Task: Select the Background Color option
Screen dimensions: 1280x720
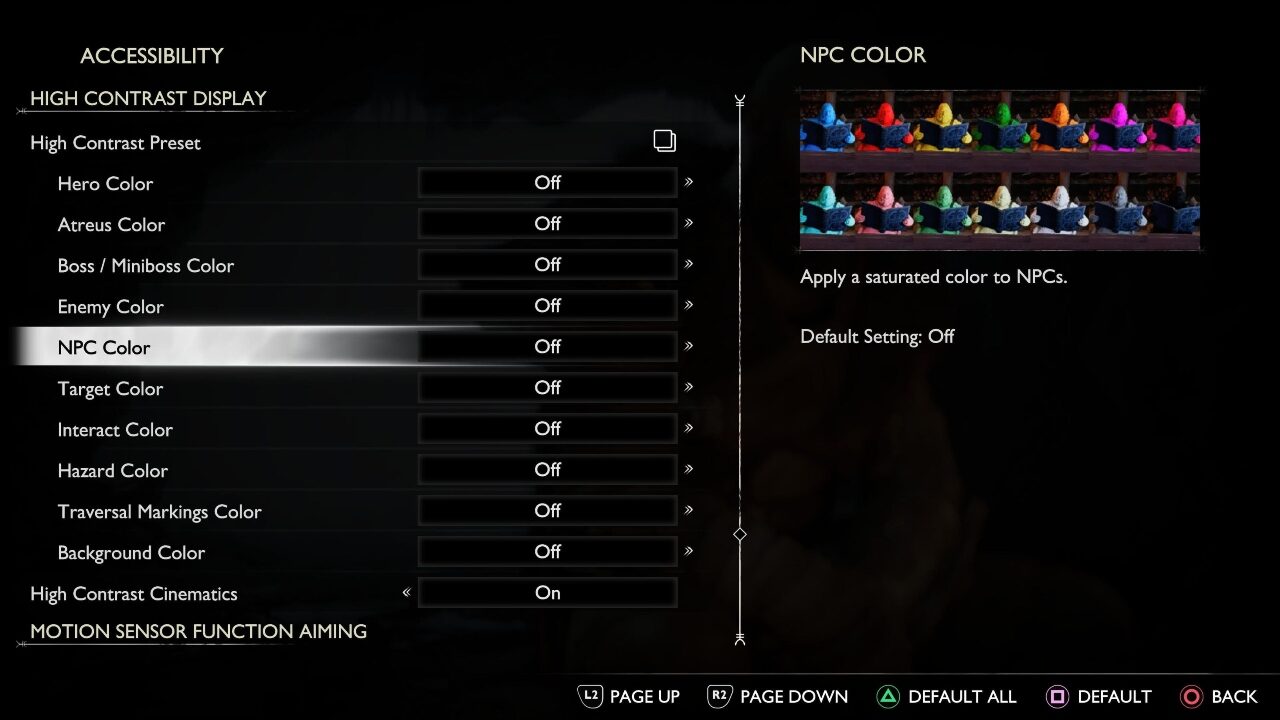Action: coord(131,553)
